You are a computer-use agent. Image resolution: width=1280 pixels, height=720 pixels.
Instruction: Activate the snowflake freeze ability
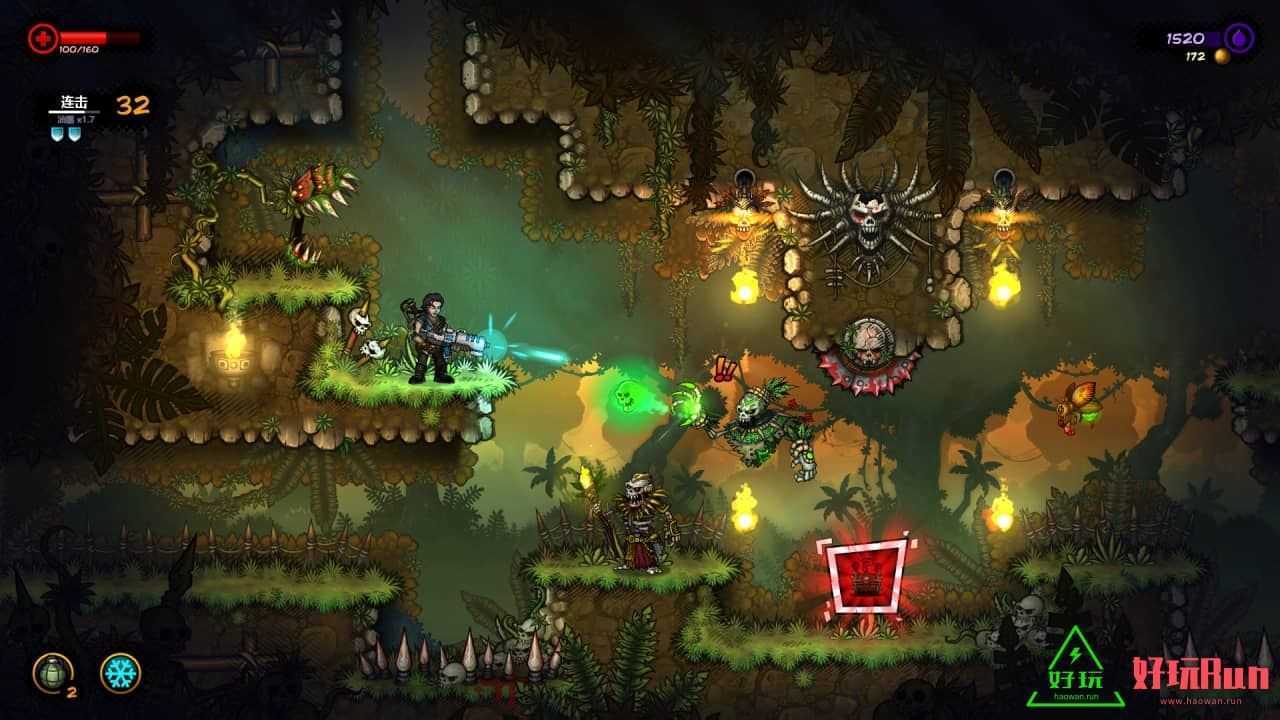tap(120, 673)
